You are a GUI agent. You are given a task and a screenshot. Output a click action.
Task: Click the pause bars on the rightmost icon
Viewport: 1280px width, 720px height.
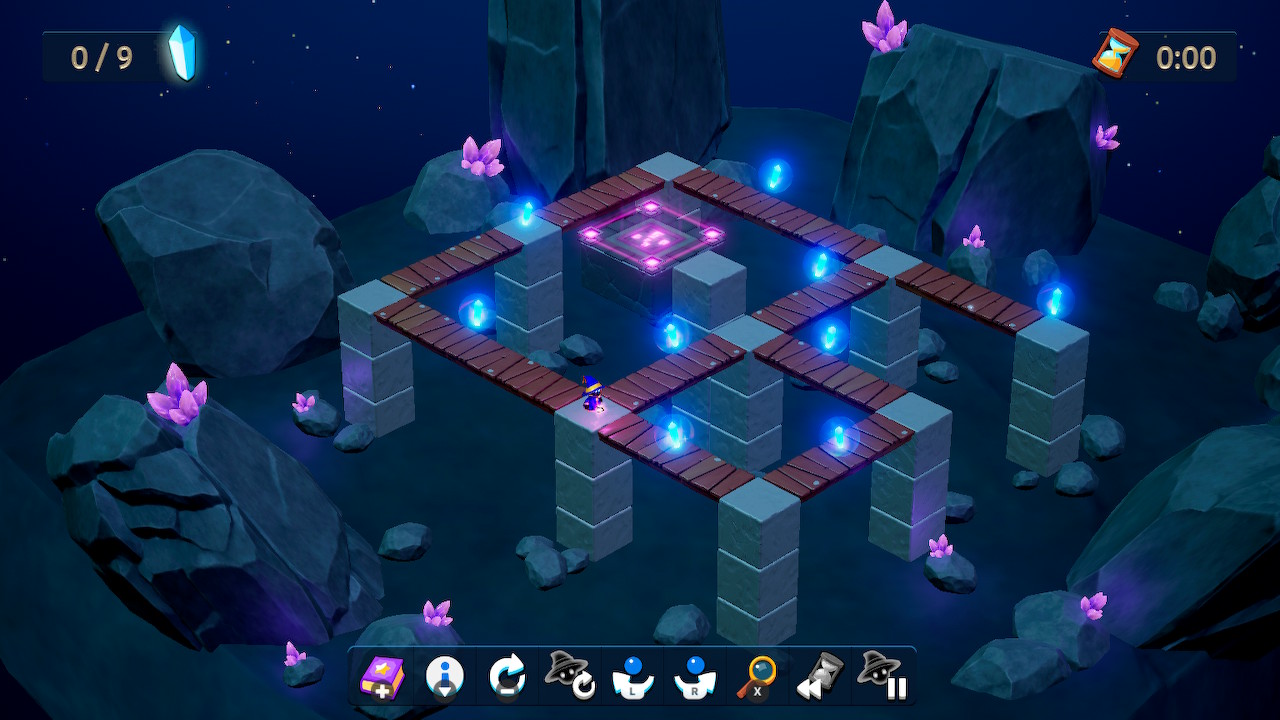click(893, 685)
